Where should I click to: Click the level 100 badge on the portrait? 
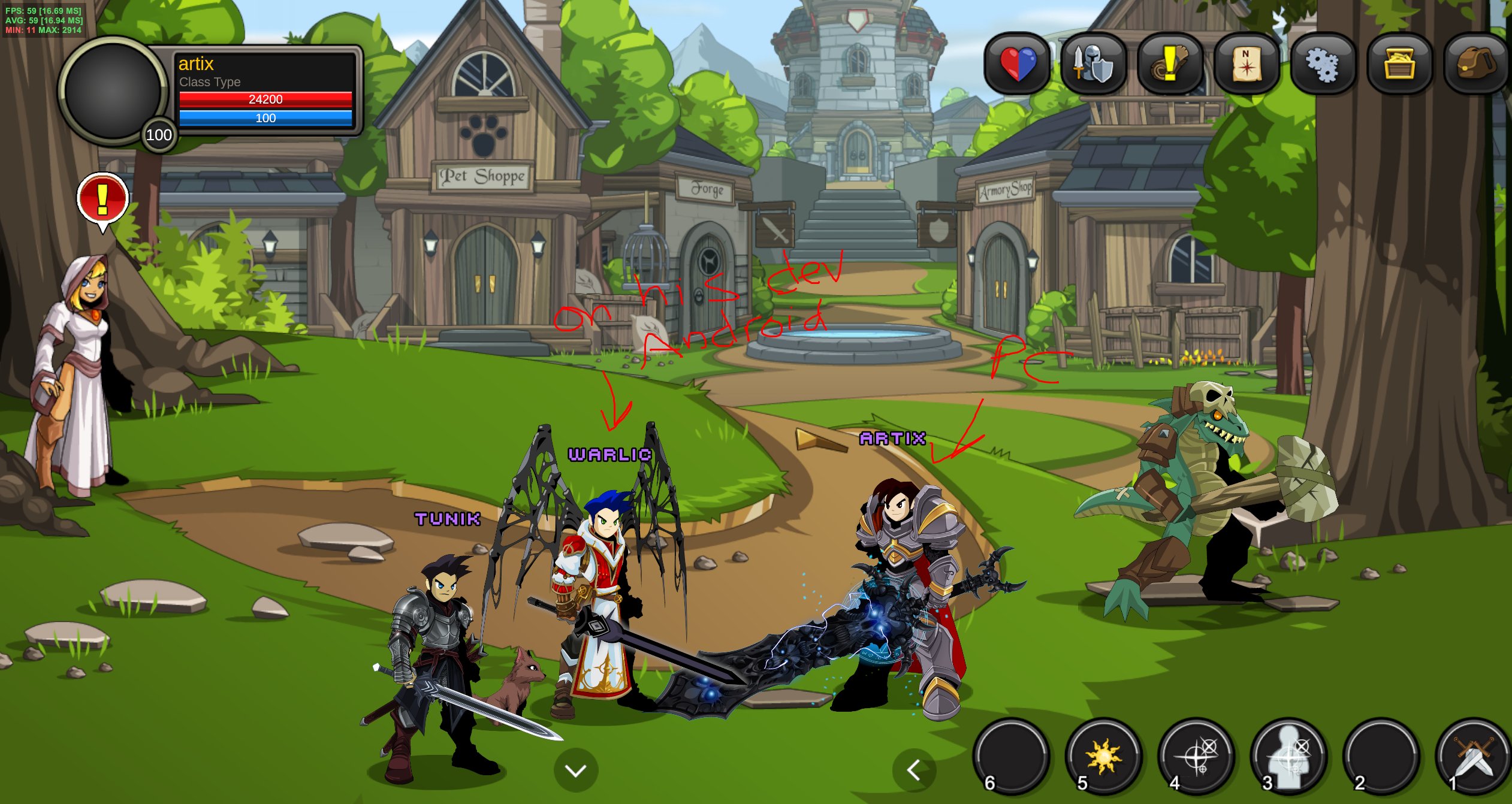coord(158,137)
